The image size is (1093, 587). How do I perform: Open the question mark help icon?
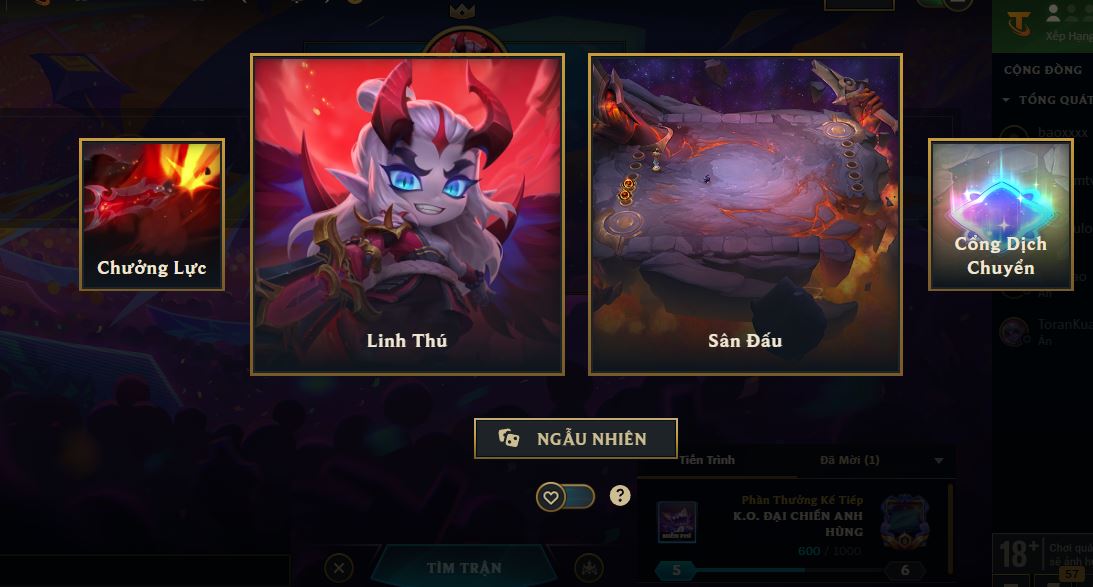pyautogui.click(x=620, y=495)
